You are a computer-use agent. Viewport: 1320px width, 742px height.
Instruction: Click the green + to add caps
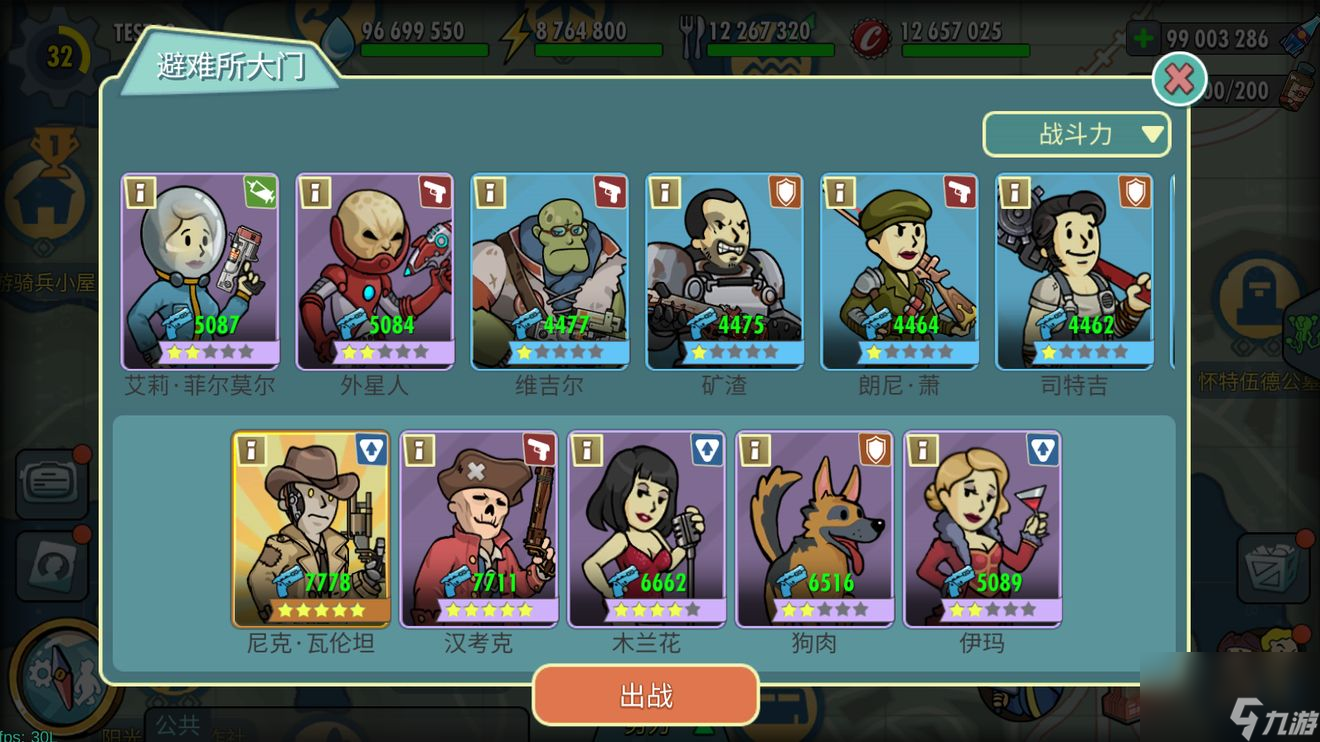[1142, 36]
